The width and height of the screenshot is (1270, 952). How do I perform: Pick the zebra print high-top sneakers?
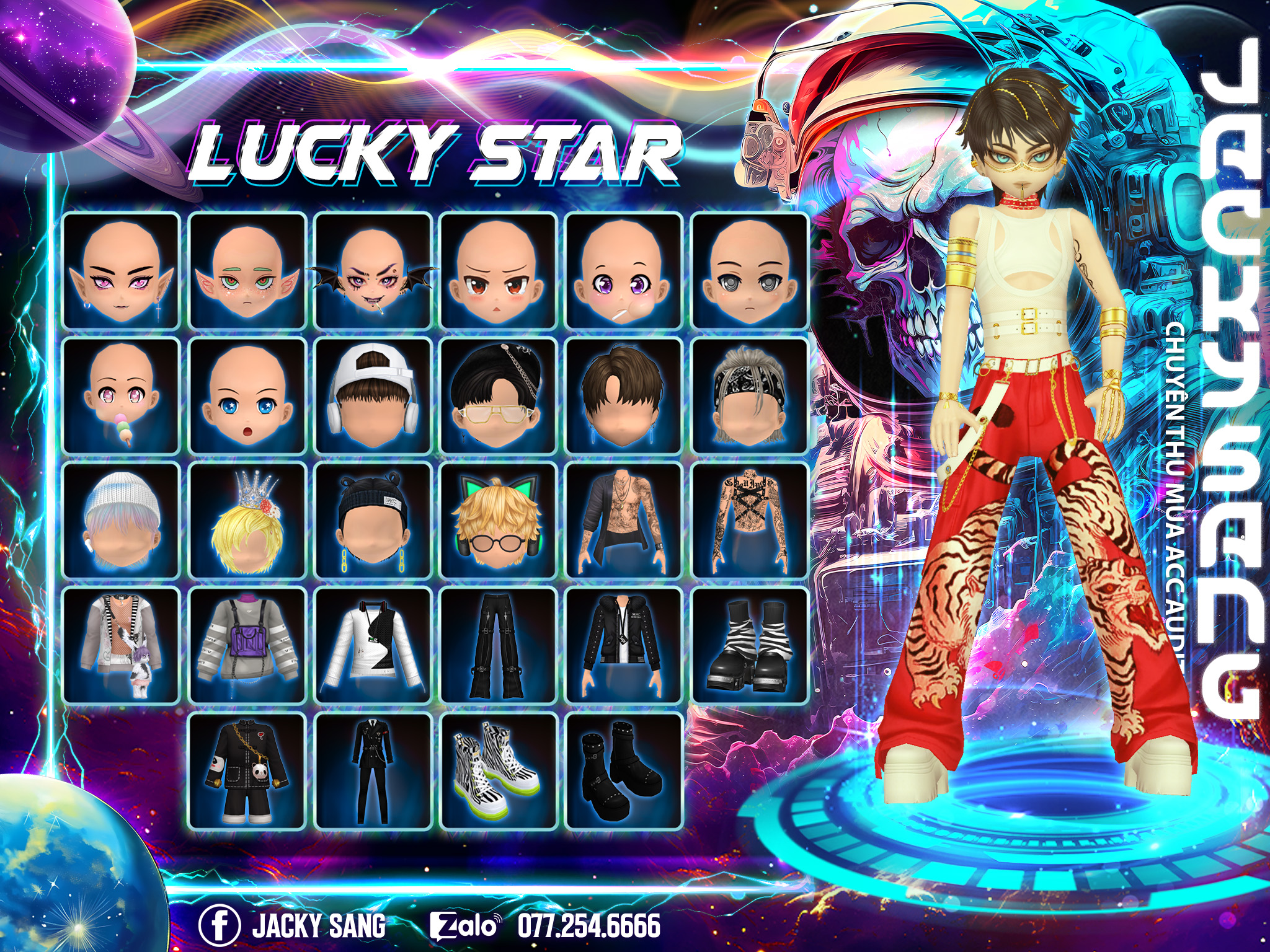click(x=499, y=771)
